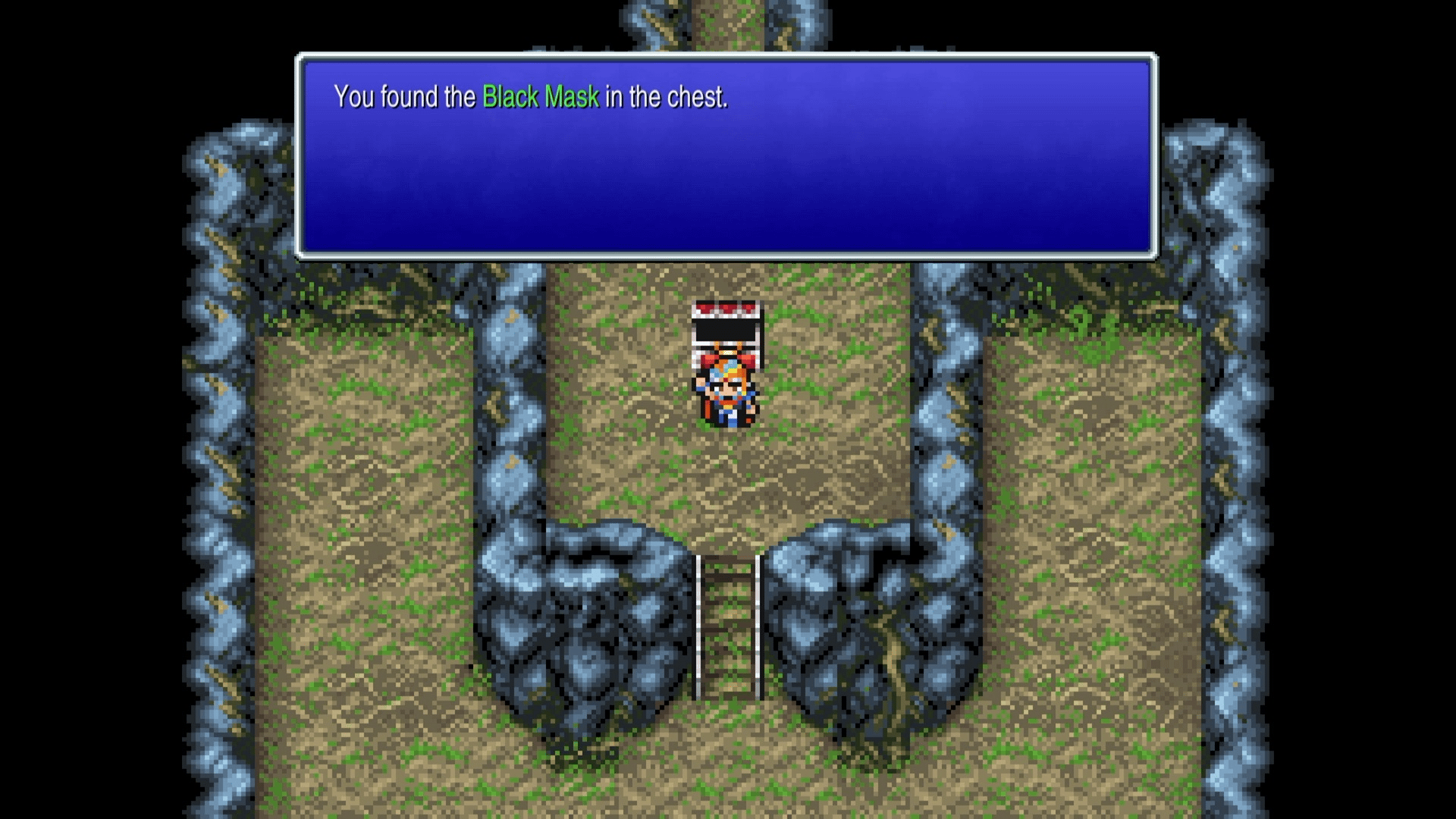Viewport: 1456px width, 819px height.
Task: Click the green Black Mask text
Action: (541, 97)
